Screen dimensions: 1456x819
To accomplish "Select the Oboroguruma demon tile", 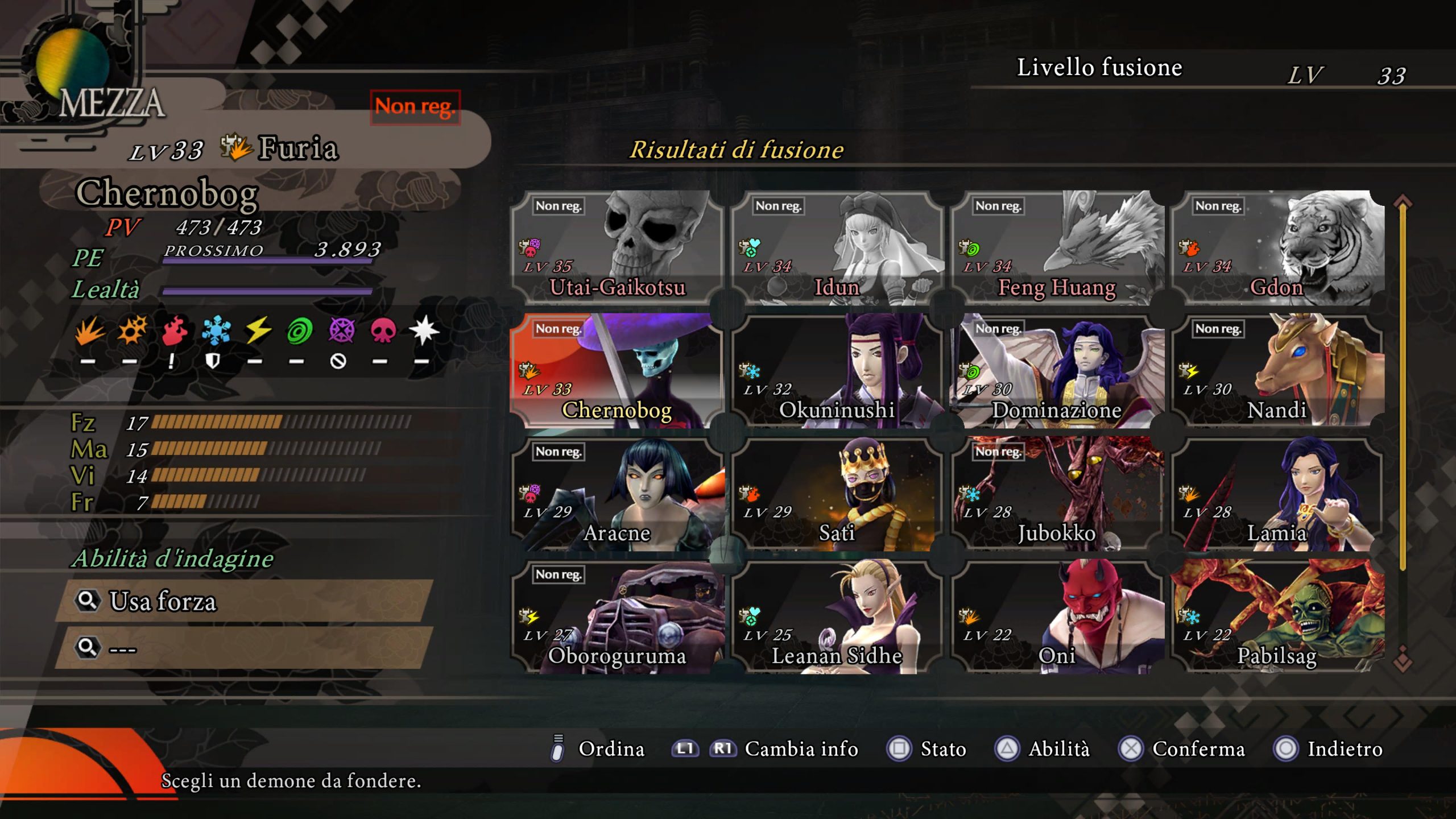I will click(x=617, y=617).
